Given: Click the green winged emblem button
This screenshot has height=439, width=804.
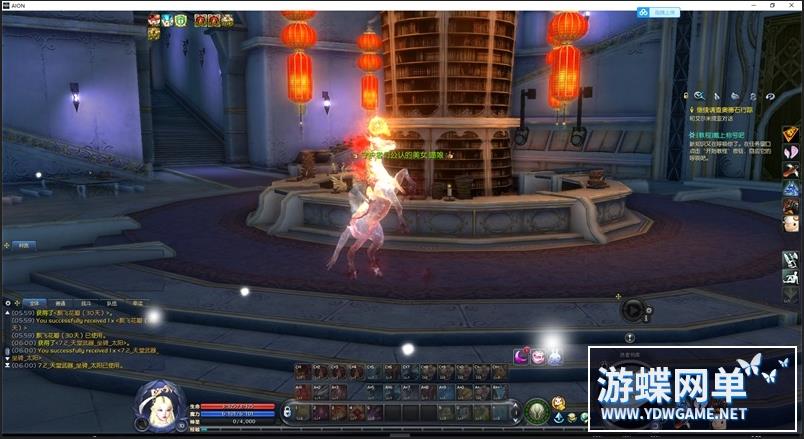Looking at the screenshot, I should (537, 410).
